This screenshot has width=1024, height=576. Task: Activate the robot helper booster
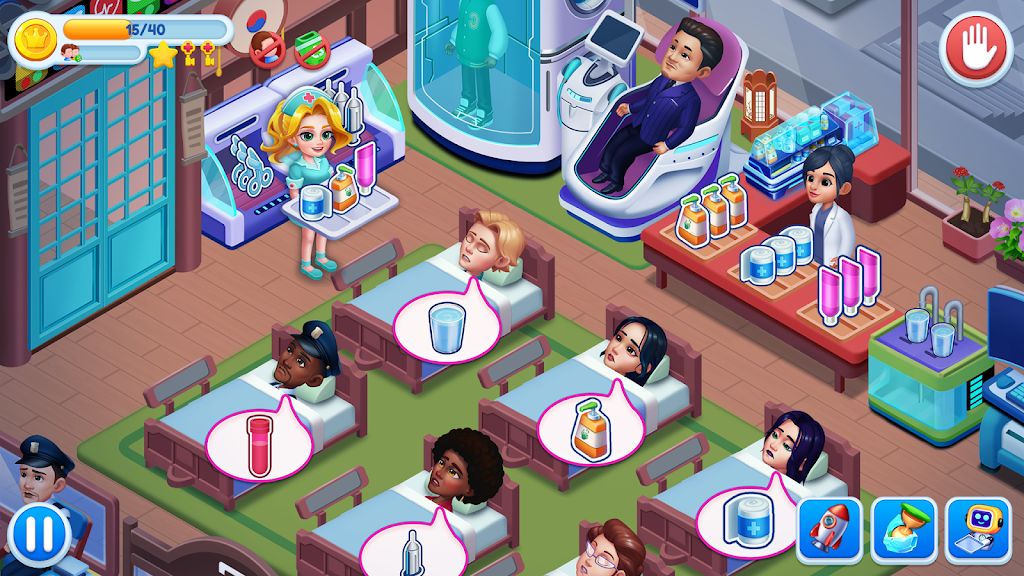click(x=976, y=530)
